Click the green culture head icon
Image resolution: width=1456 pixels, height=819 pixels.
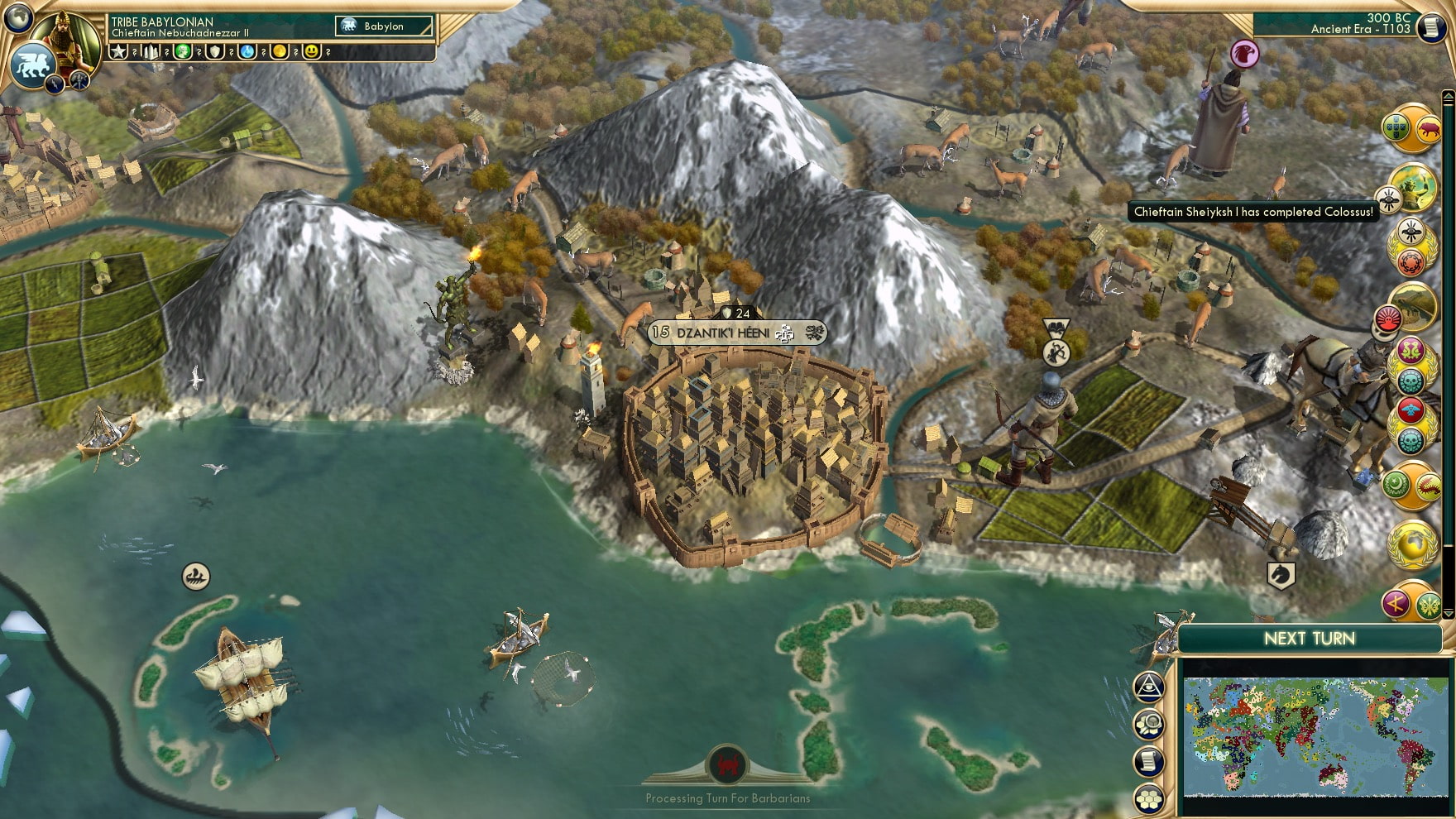click(x=184, y=51)
